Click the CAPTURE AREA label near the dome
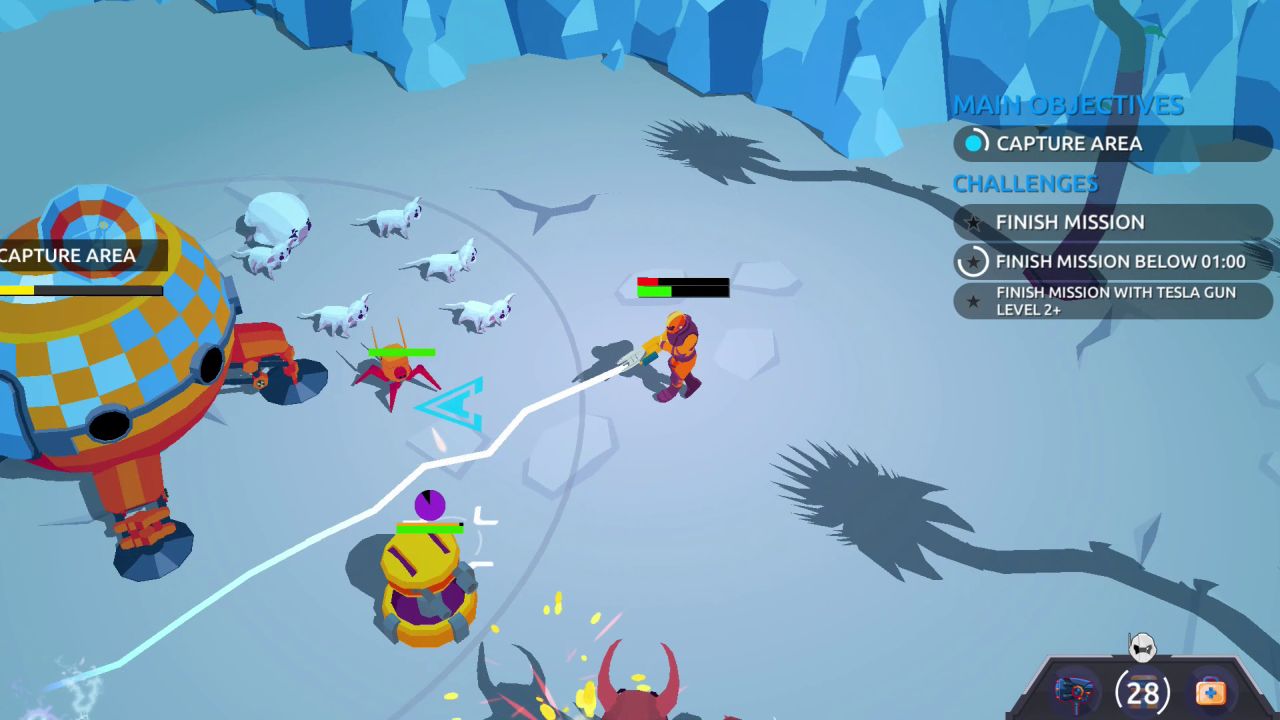This screenshot has height=720, width=1280. tap(68, 256)
